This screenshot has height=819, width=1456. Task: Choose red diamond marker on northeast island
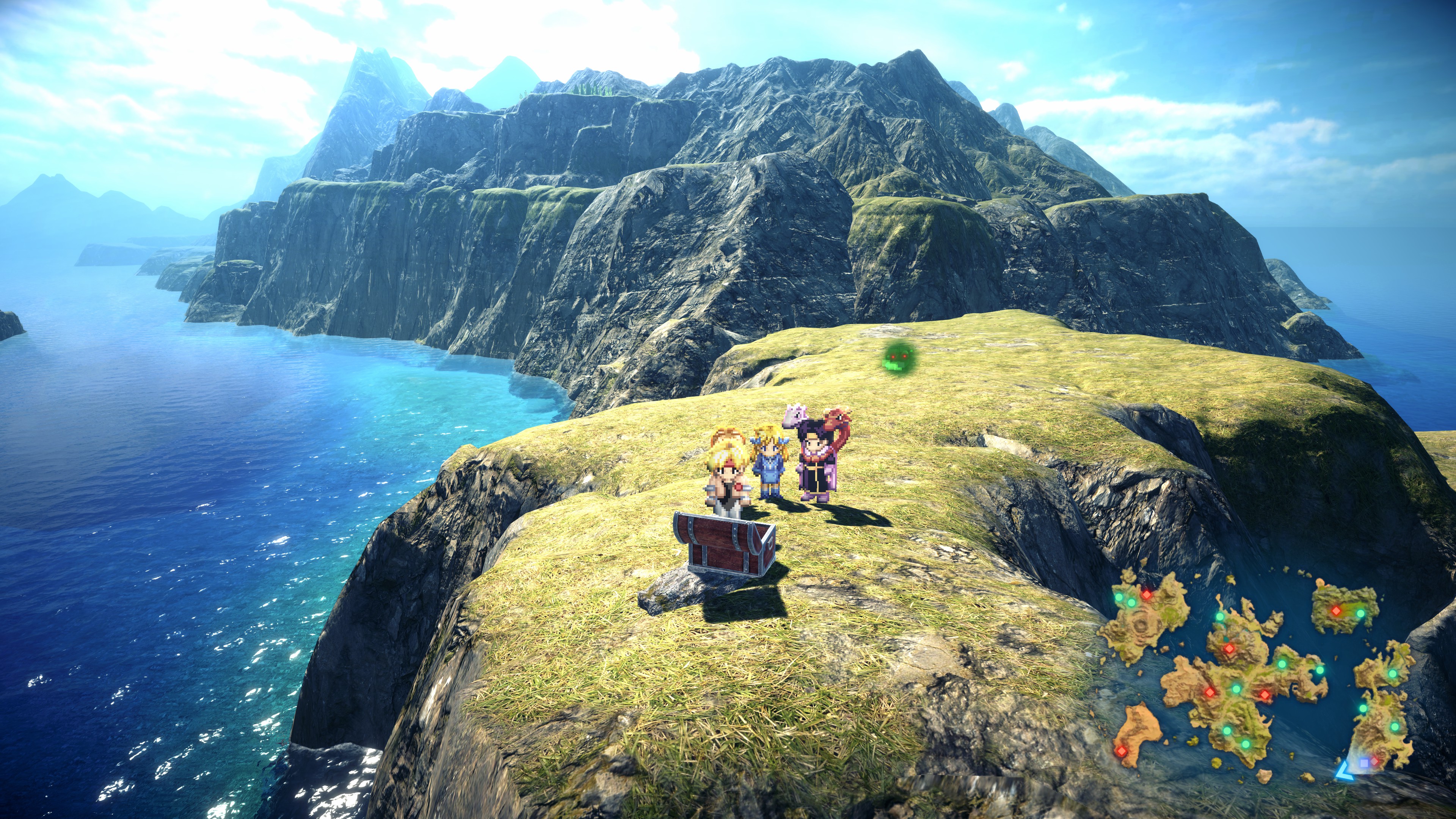pyautogui.click(x=1336, y=610)
